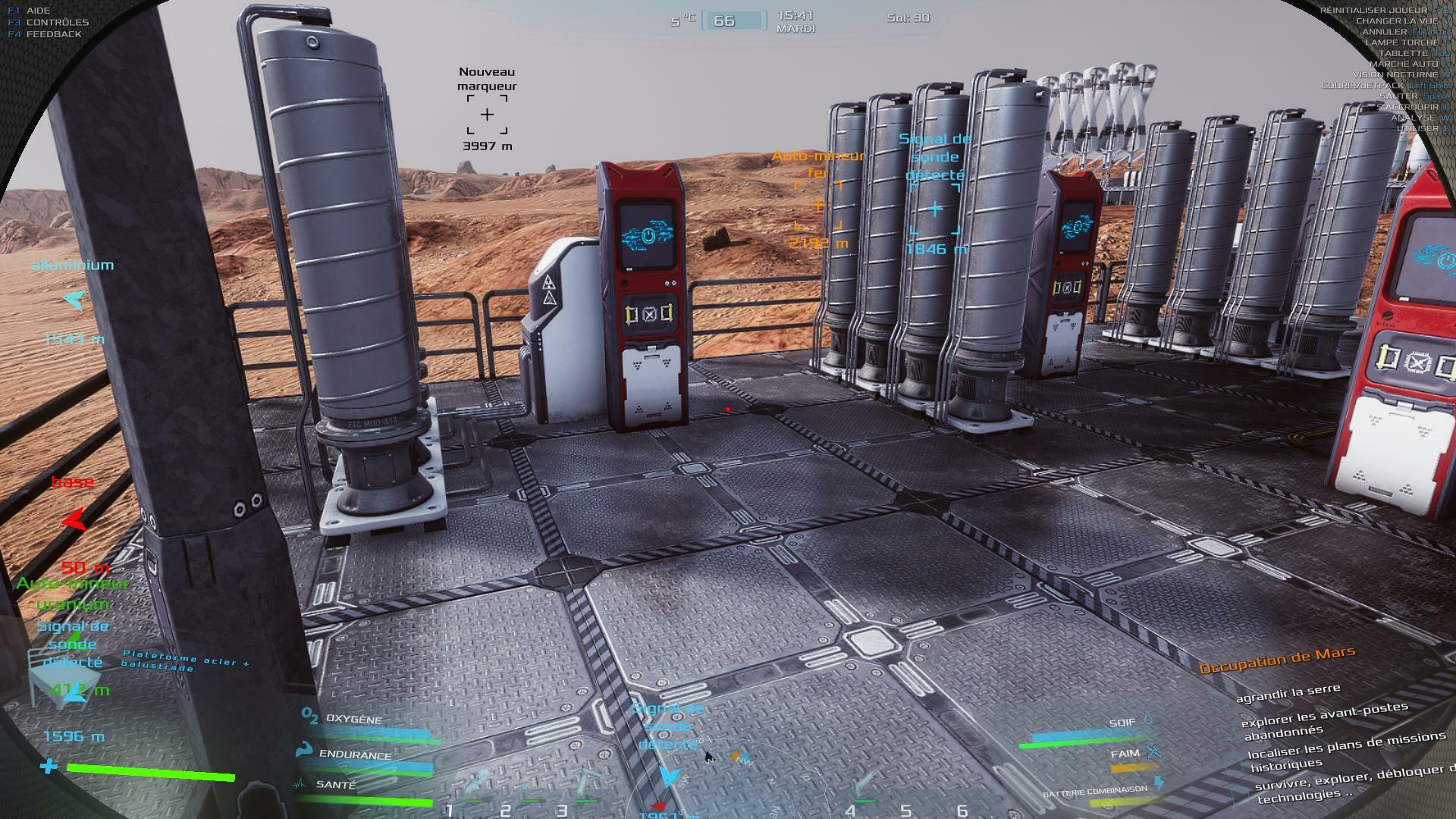Activate hotbar slot 4 tool
Viewport: 1456px width, 819px height.
click(867, 785)
